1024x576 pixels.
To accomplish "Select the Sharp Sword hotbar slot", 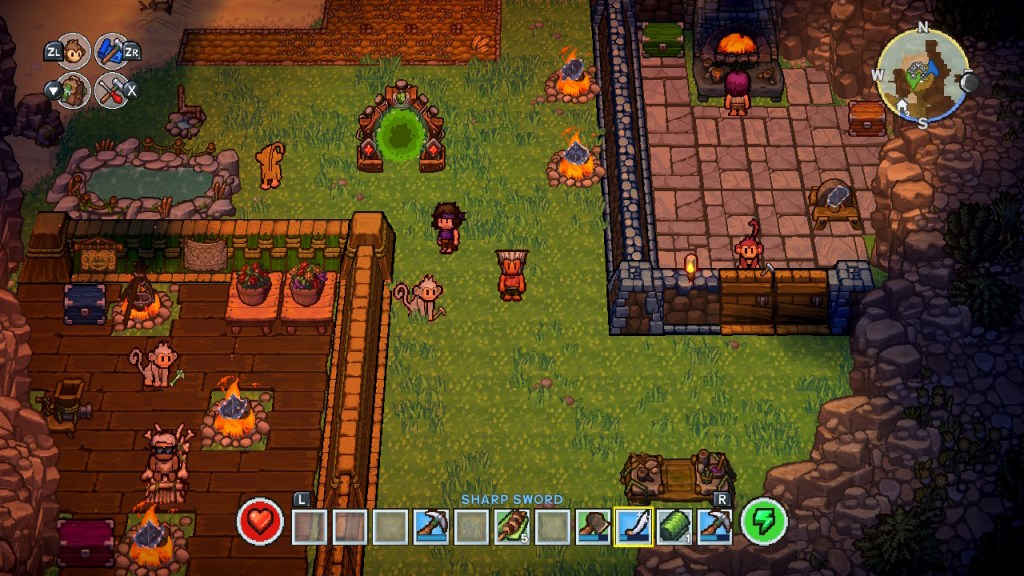I will pos(633,526).
